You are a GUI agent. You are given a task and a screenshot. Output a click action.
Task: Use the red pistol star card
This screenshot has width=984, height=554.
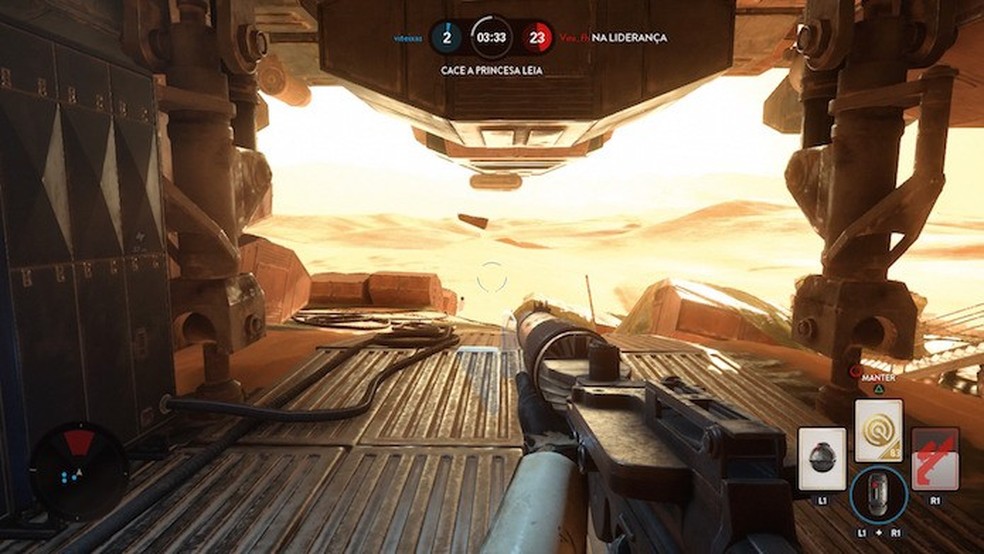click(935, 459)
